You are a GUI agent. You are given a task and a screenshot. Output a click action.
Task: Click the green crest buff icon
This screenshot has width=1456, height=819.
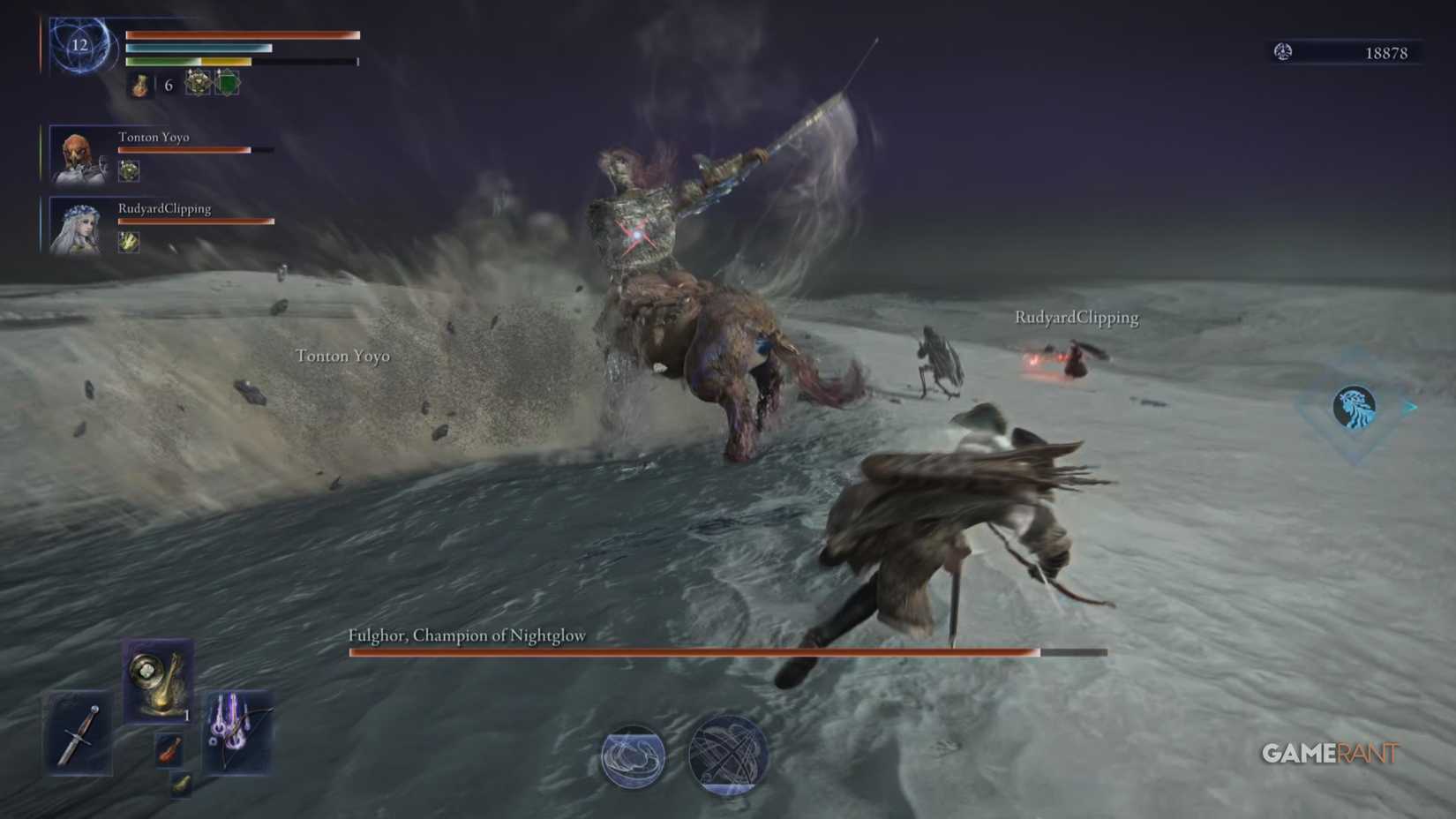click(228, 84)
